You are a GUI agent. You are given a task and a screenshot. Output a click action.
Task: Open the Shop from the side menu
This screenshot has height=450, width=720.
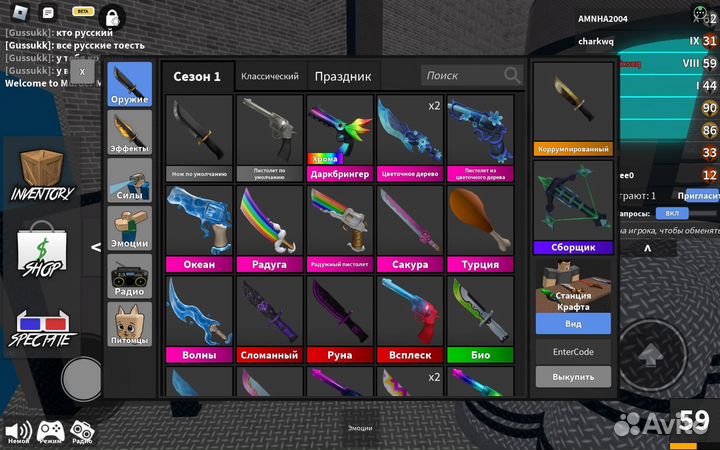pyautogui.click(x=42, y=252)
